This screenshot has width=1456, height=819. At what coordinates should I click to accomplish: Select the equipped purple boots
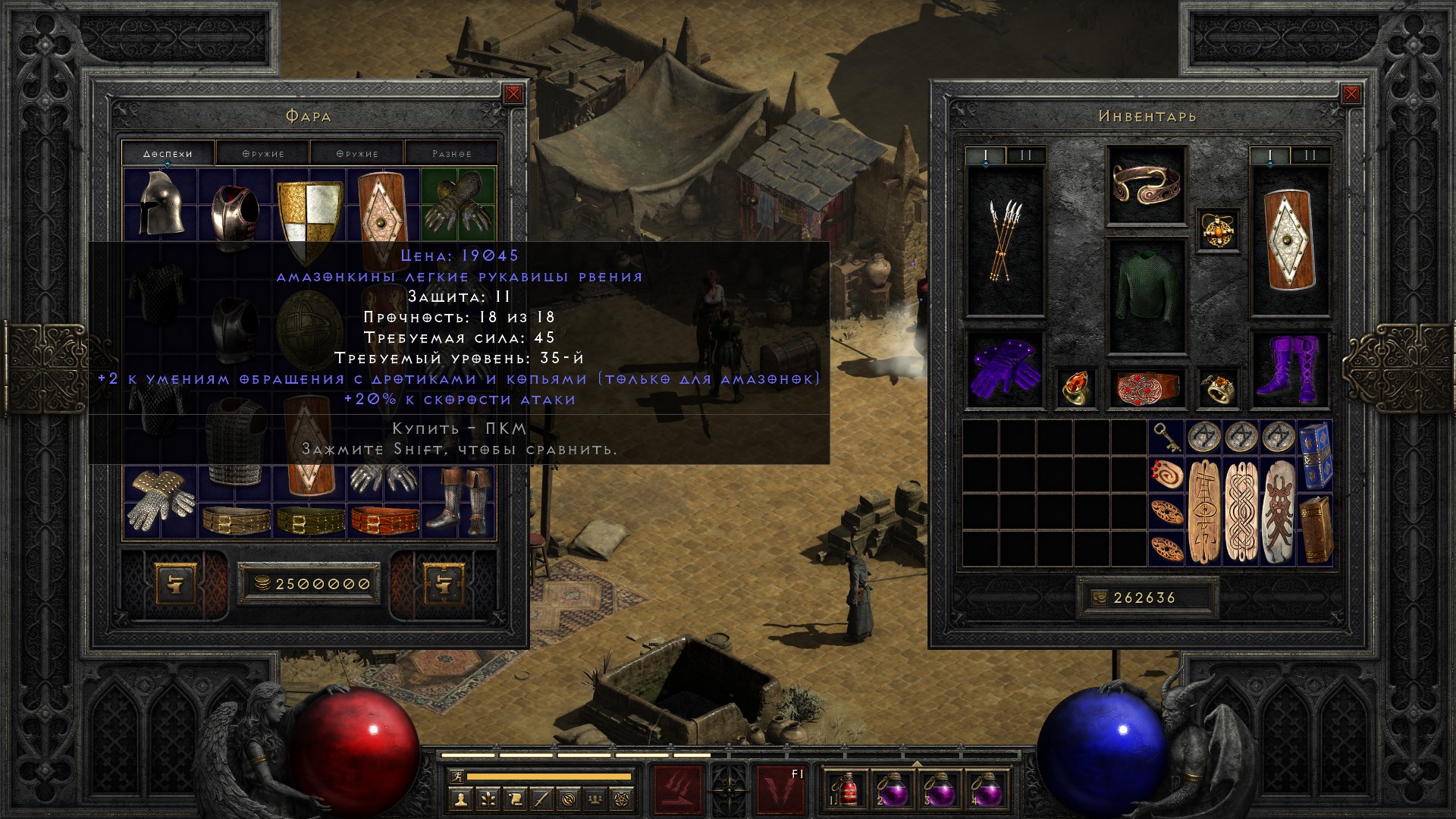(1289, 372)
